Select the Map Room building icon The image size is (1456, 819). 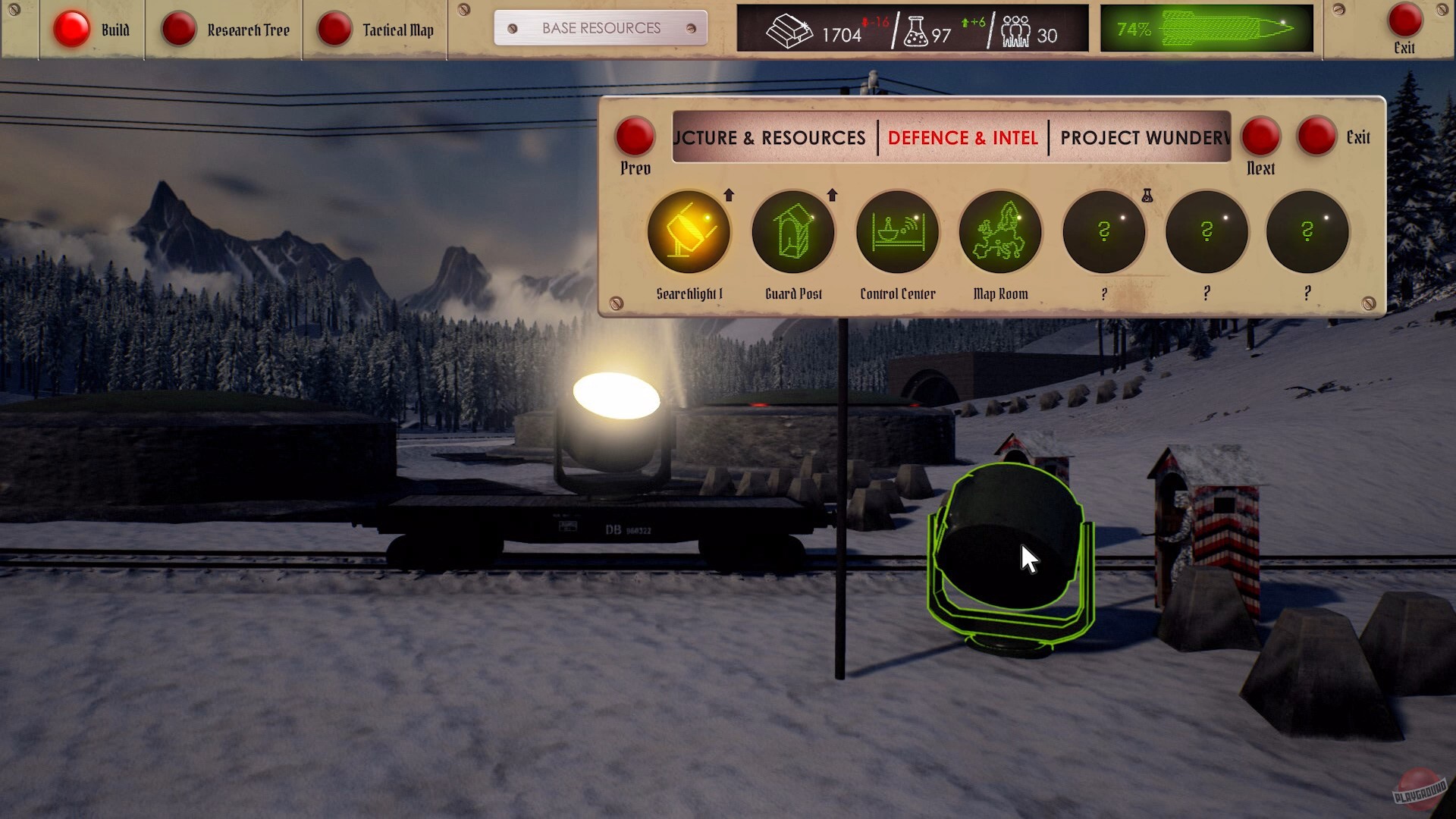1000,231
